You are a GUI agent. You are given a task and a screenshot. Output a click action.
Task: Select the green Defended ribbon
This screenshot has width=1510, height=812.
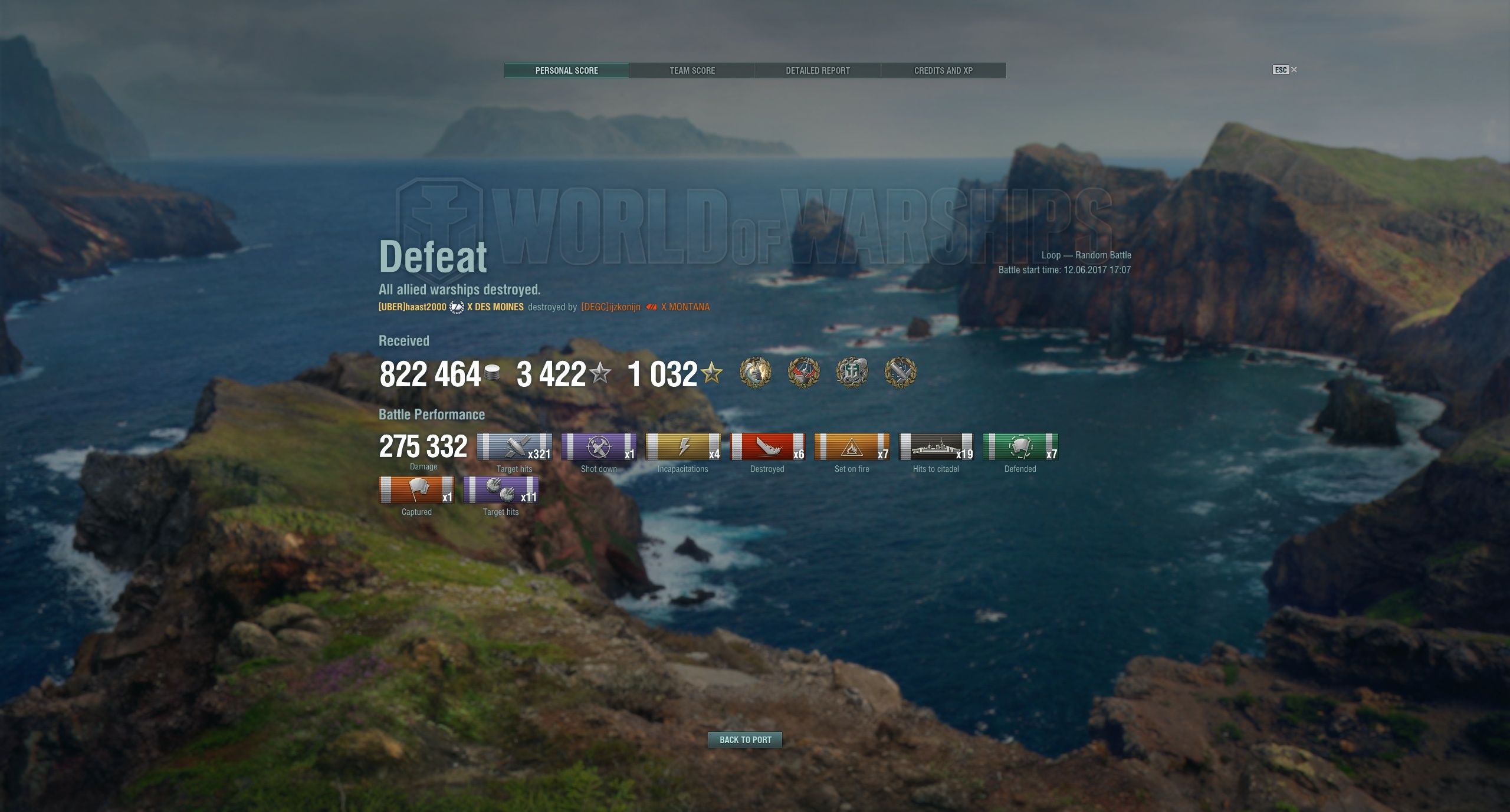1020,447
